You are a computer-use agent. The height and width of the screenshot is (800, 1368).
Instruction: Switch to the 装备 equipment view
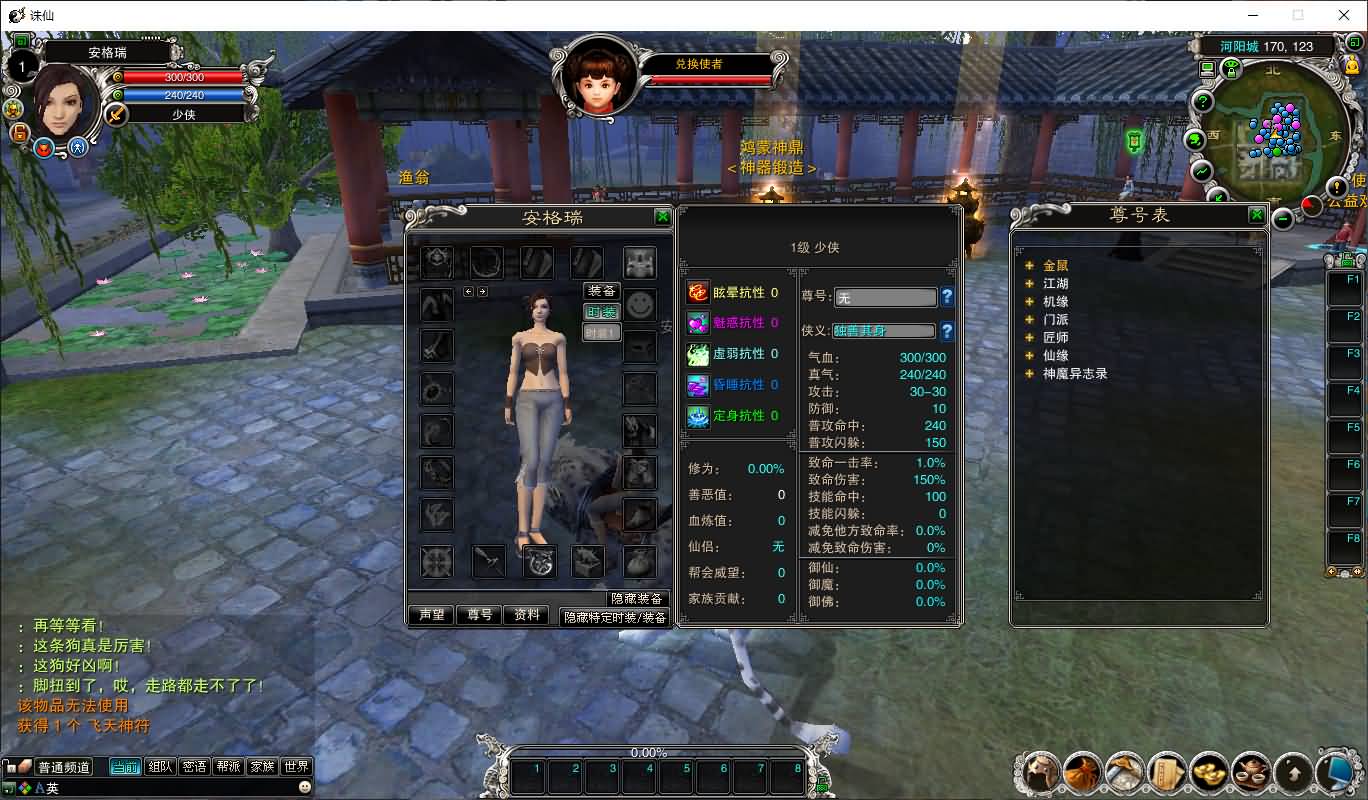601,291
